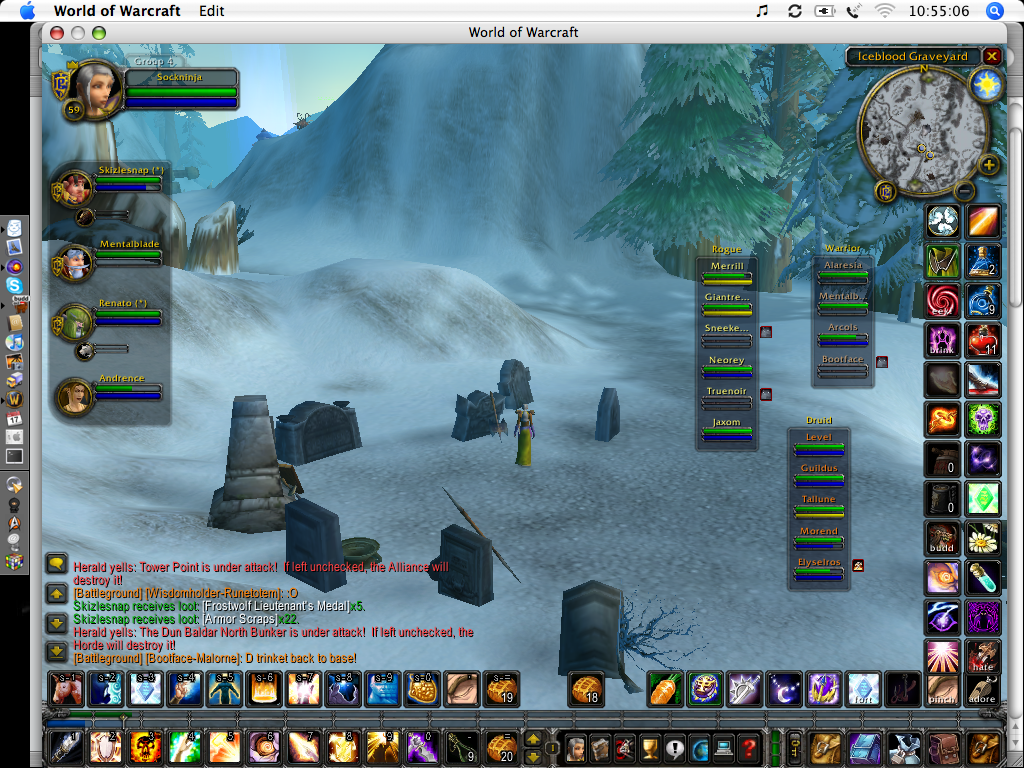Click the sun day-night indicator on the minimap
Image resolution: width=1024 pixels, height=768 pixels.
987,85
